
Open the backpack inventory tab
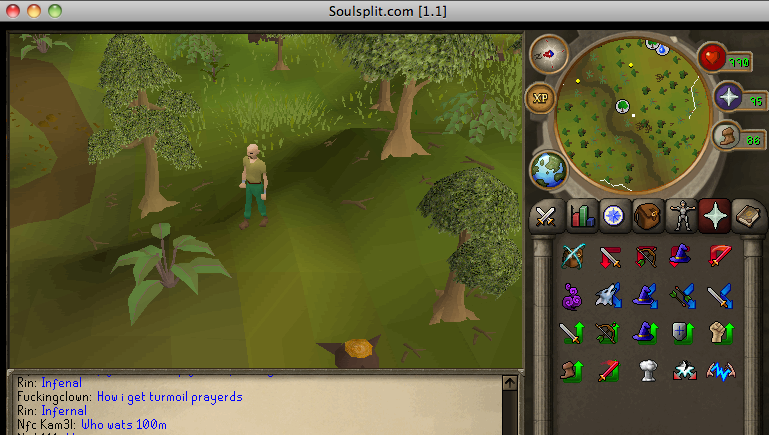tap(648, 215)
